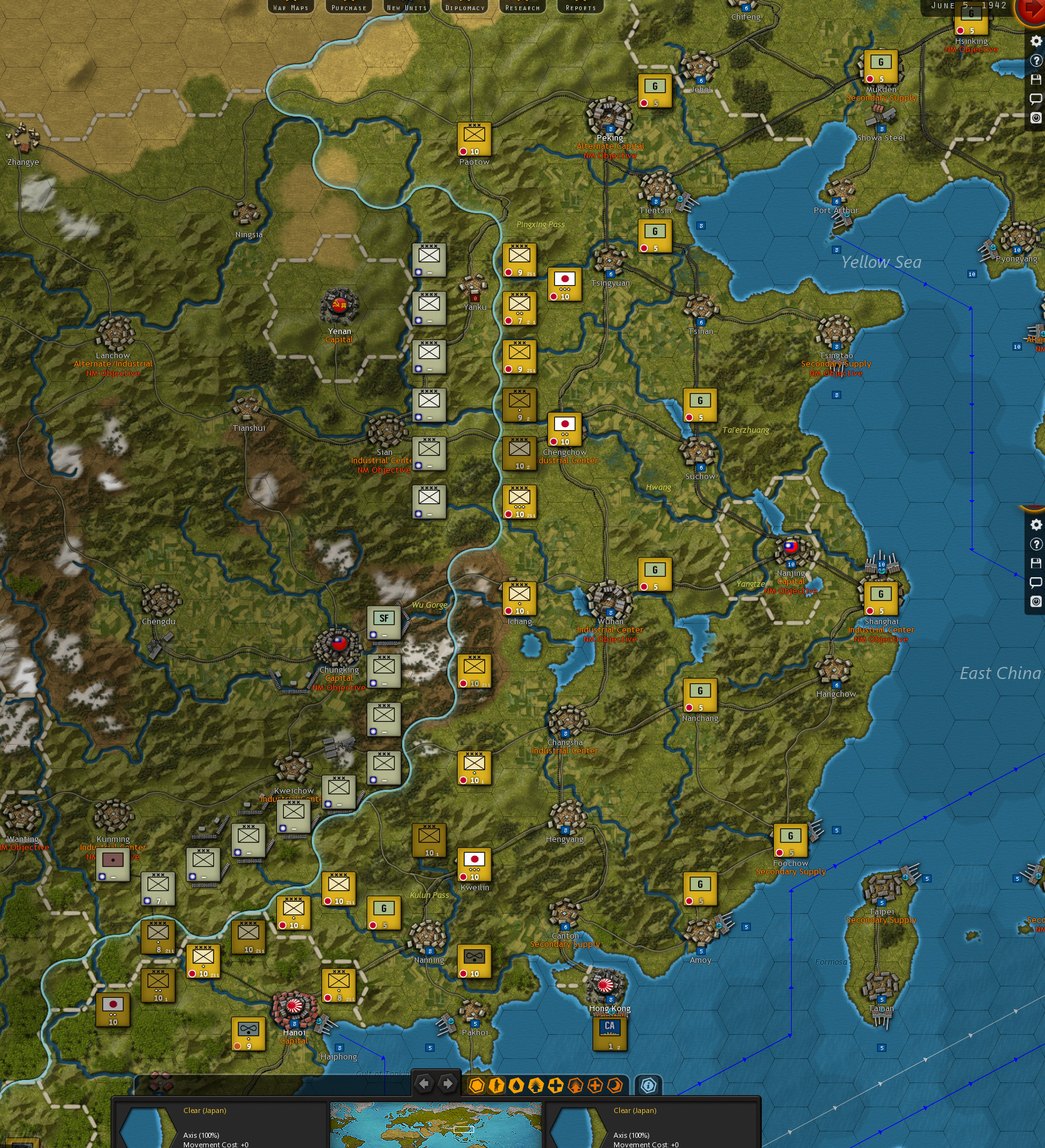
Task: Open the Research menu
Action: pyautogui.click(x=522, y=7)
